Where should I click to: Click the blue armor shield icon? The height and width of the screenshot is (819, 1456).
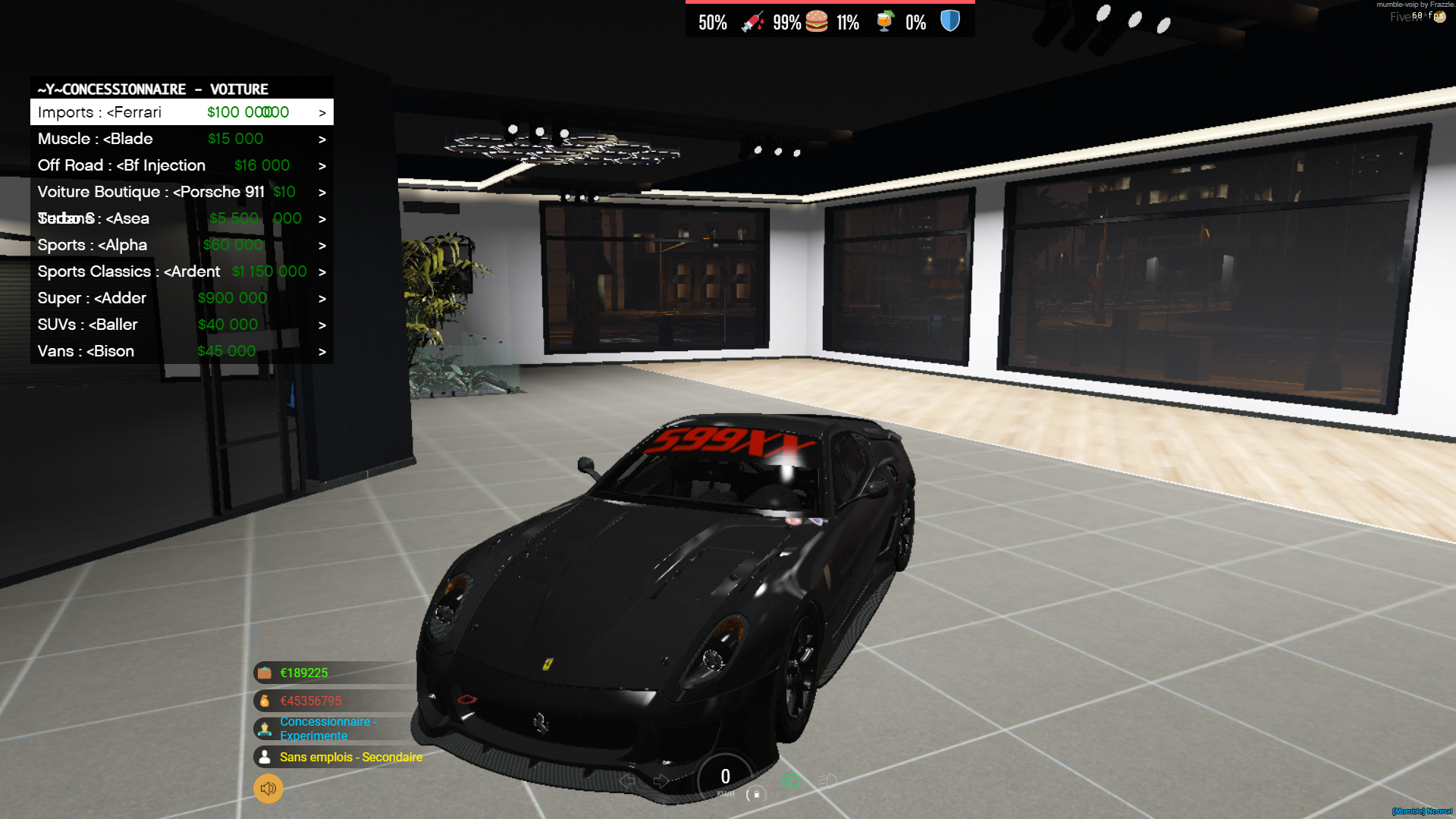[949, 22]
